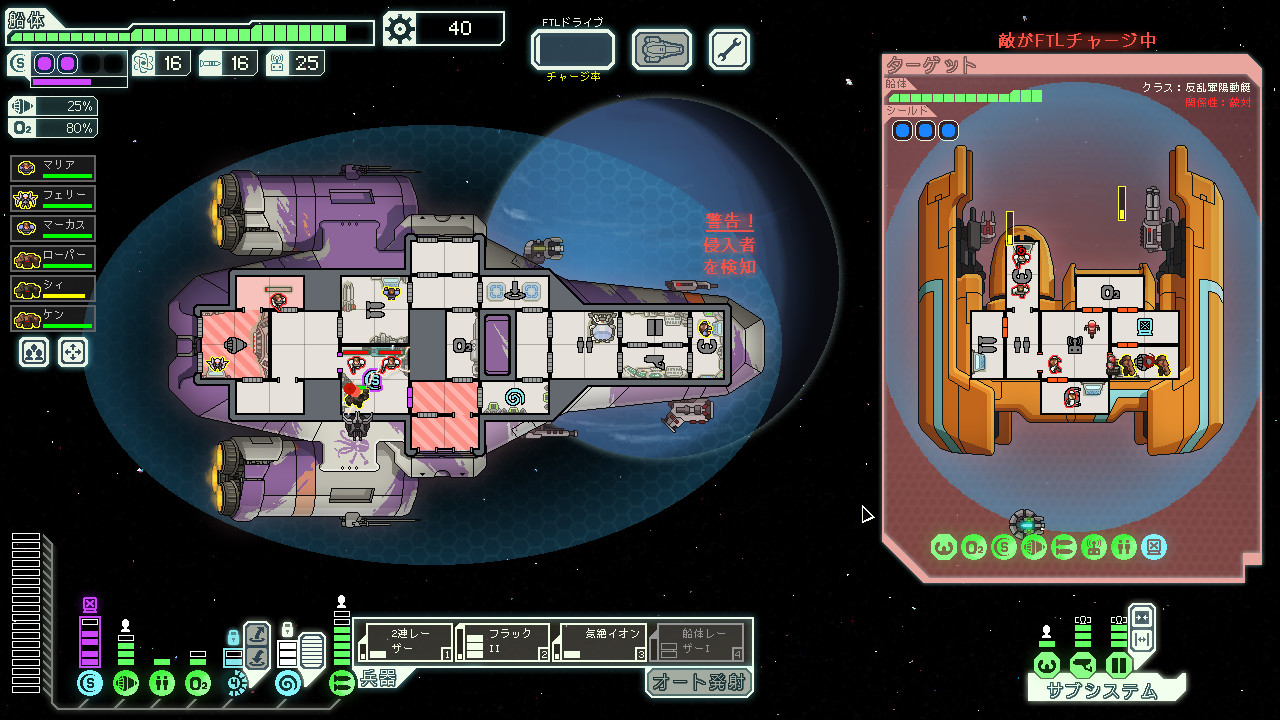The height and width of the screenshot is (720, 1280).
Task: Add power to the O2 system
Action: (x=197, y=683)
